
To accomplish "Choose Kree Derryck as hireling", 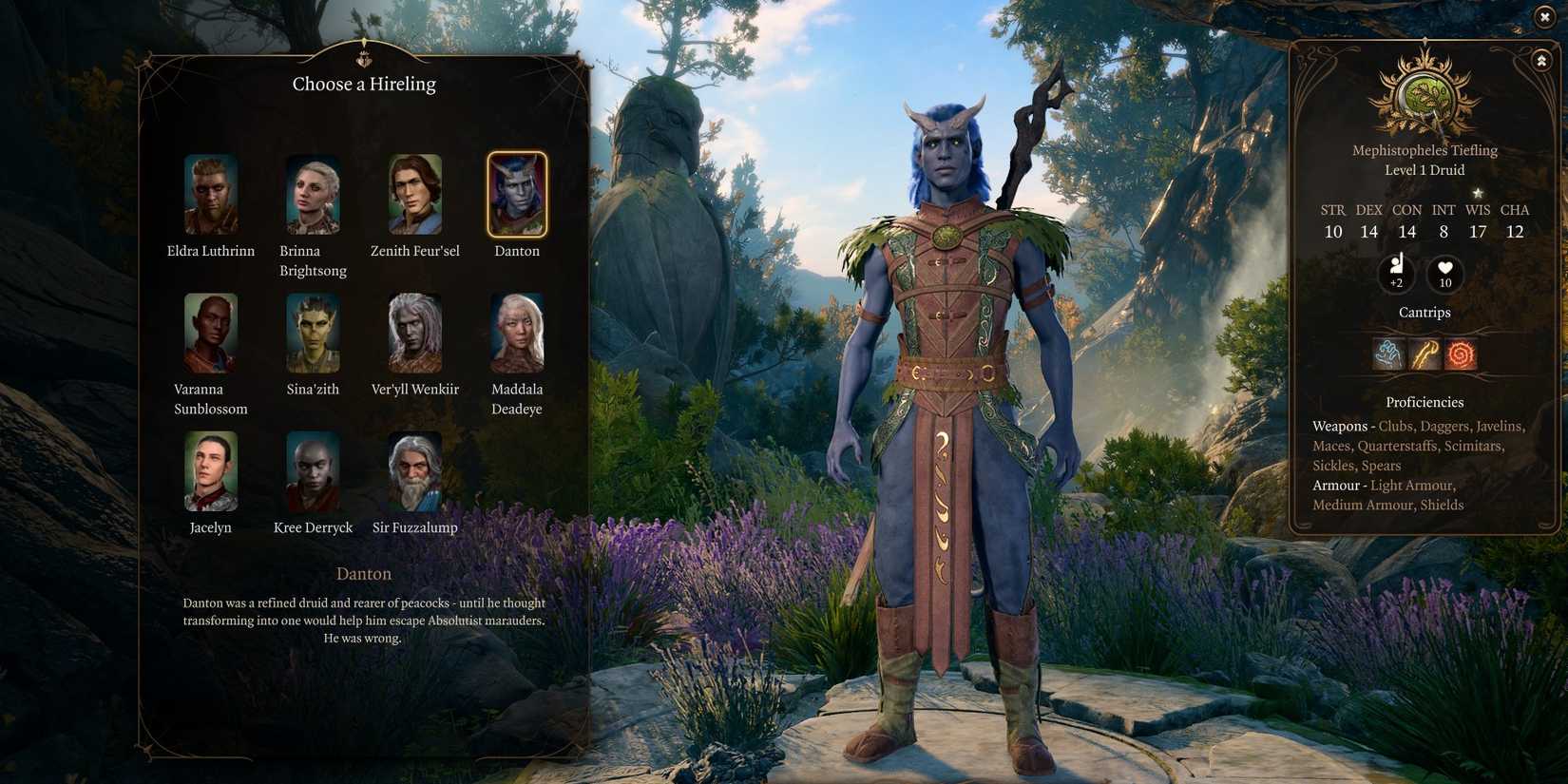I will click(313, 471).
